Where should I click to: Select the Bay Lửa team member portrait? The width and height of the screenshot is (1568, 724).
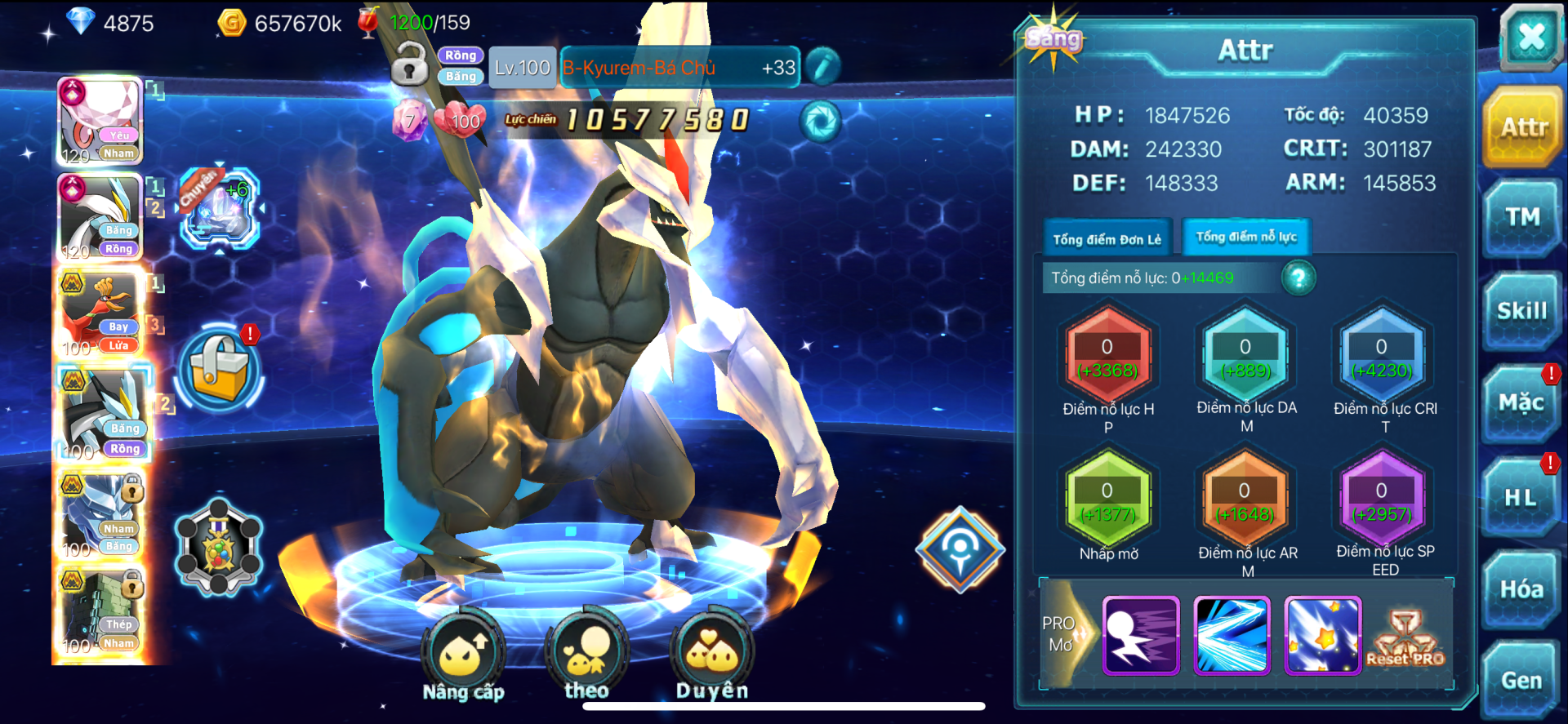point(100,313)
